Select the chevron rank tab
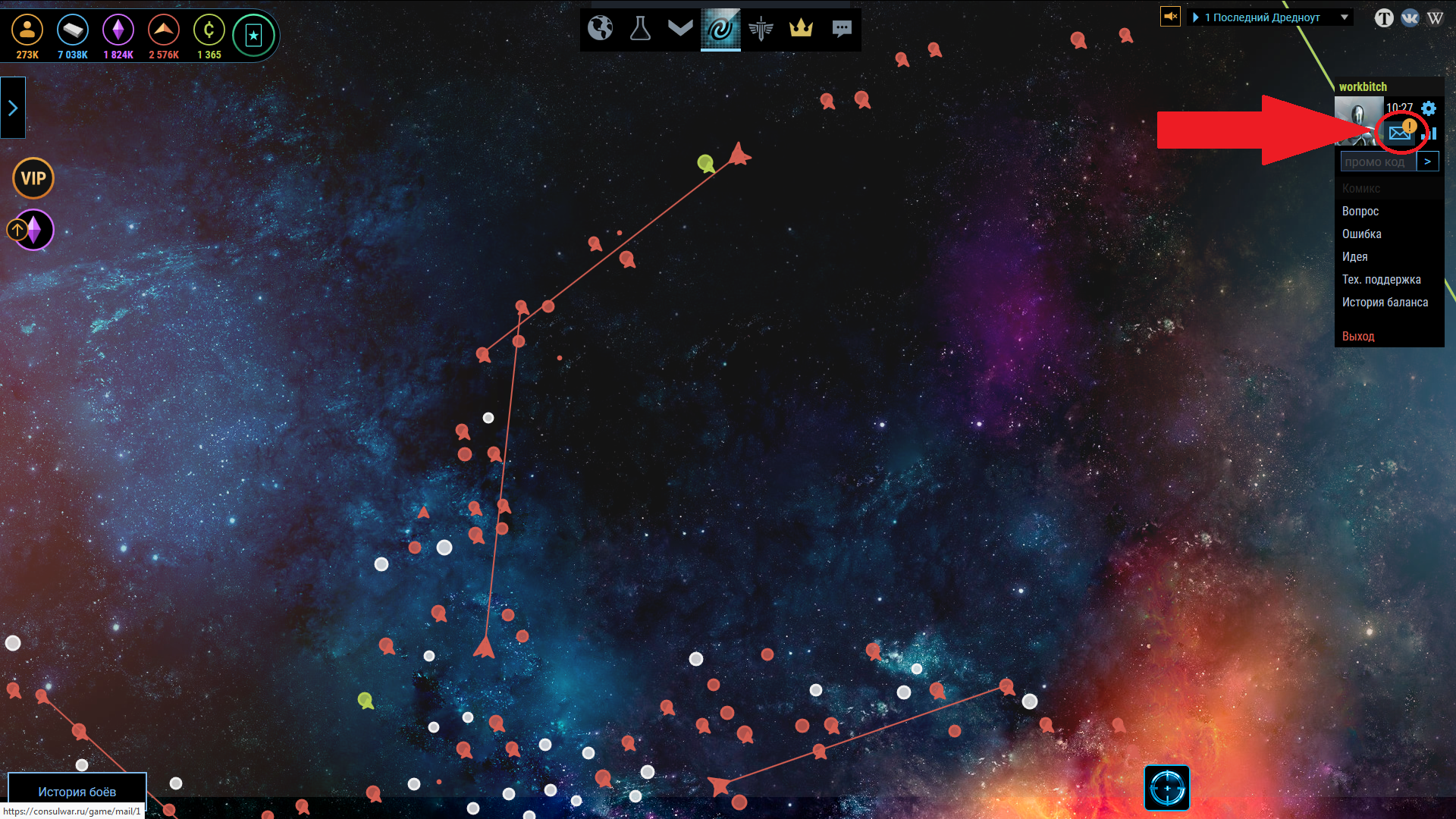This screenshot has width=1456, height=819. pyautogui.click(x=680, y=28)
